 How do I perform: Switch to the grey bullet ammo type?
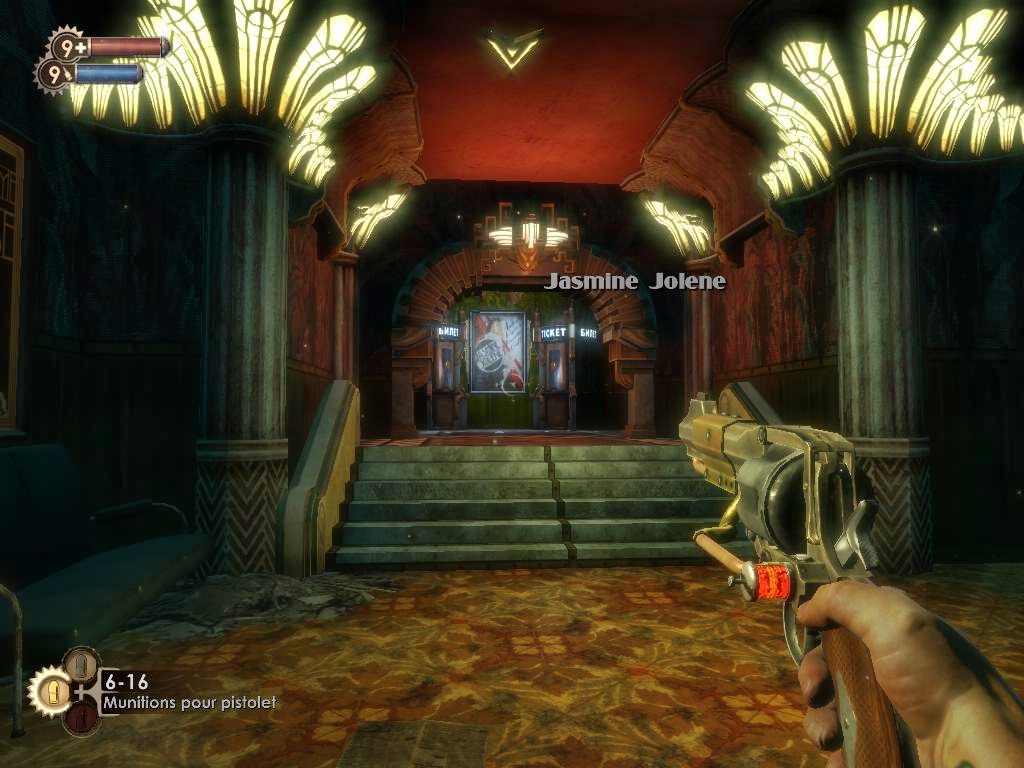(81, 665)
